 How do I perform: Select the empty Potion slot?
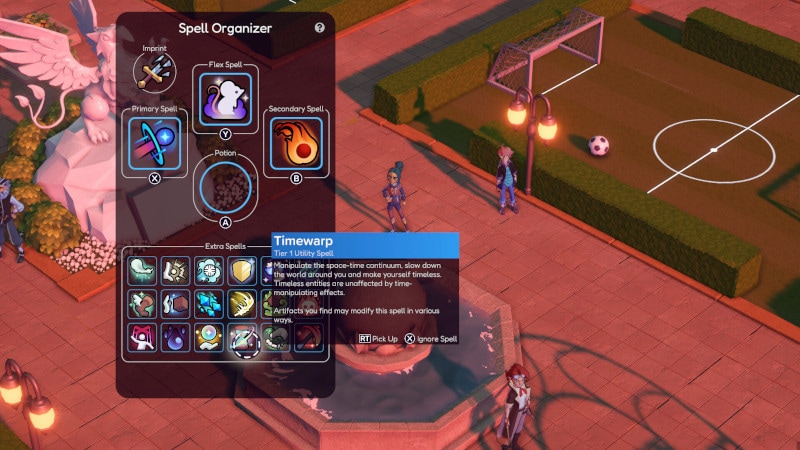pos(225,187)
